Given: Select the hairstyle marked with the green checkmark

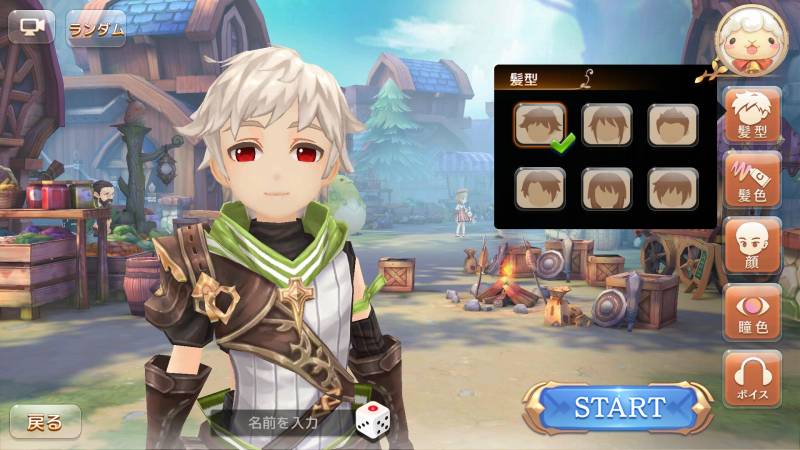Looking at the screenshot, I should point(540,125).
